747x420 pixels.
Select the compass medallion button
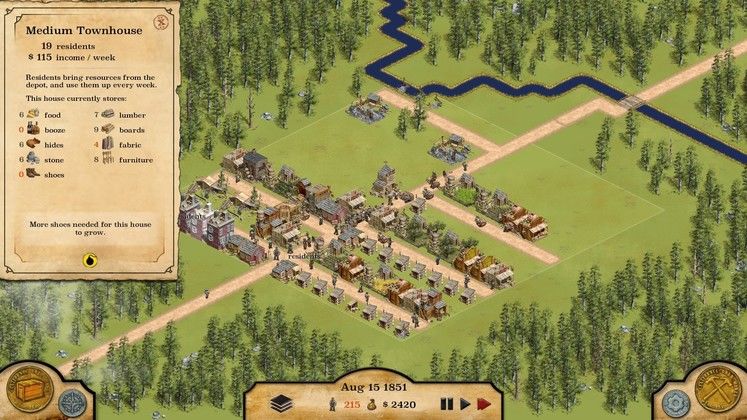(x=72, y=403)
